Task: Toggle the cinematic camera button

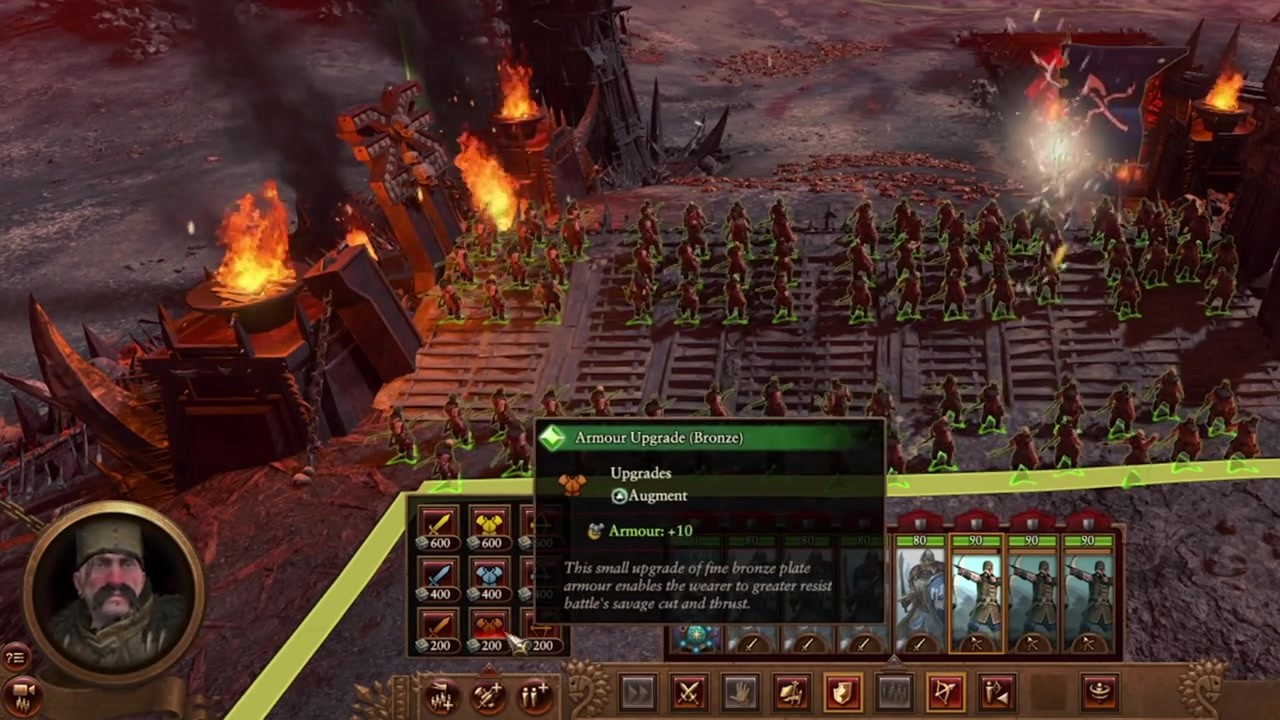Action: [x=23, y=695]
